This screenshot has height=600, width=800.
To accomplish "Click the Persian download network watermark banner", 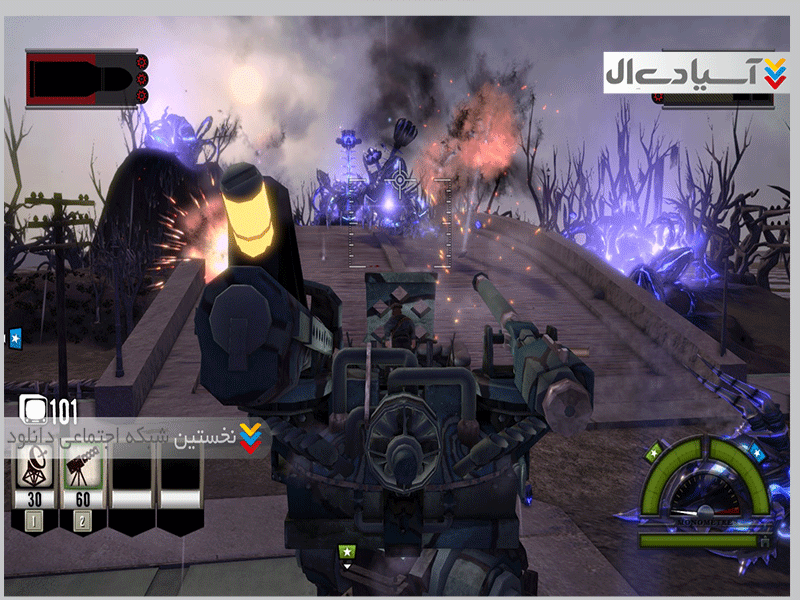I will [140, 438].
